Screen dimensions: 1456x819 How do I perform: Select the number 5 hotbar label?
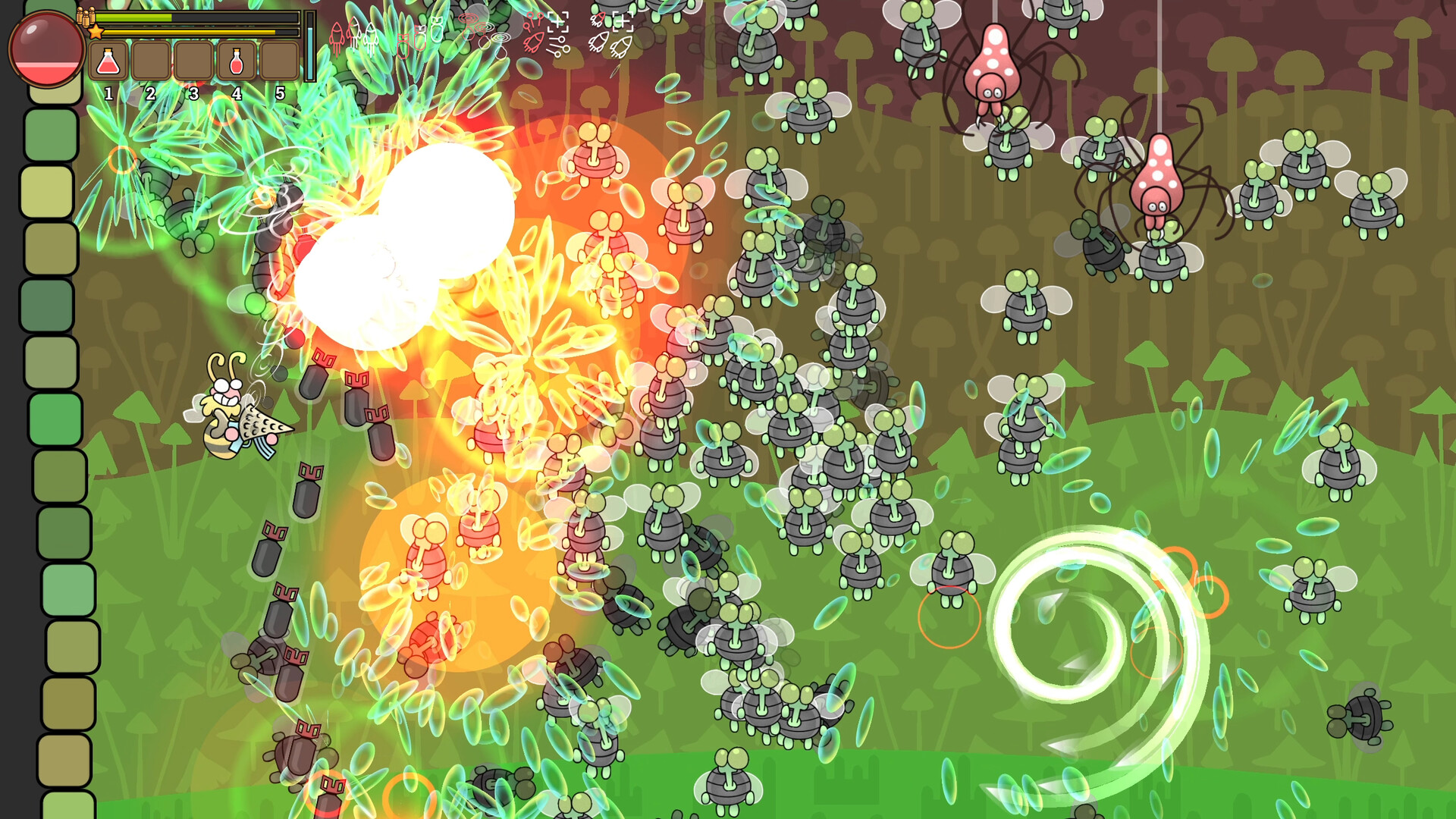(x=281, y=94)
